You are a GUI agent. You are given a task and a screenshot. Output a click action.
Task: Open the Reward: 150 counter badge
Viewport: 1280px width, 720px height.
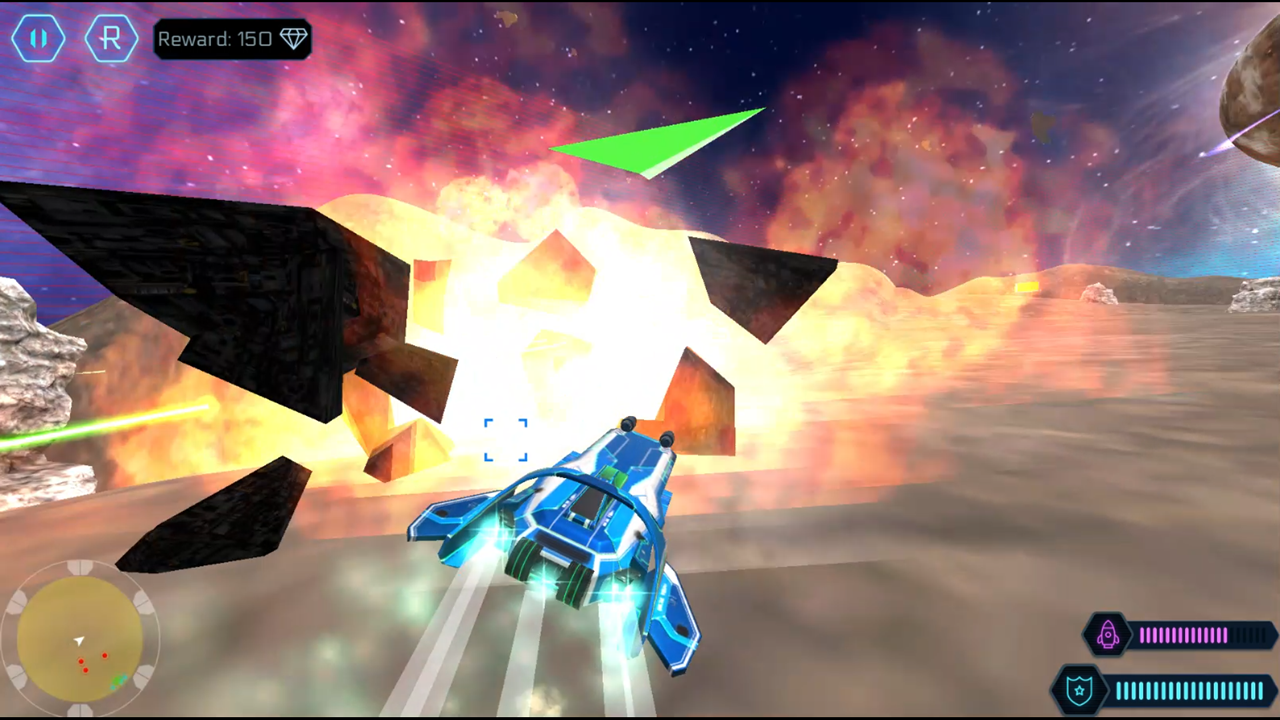tap(232, 38)
